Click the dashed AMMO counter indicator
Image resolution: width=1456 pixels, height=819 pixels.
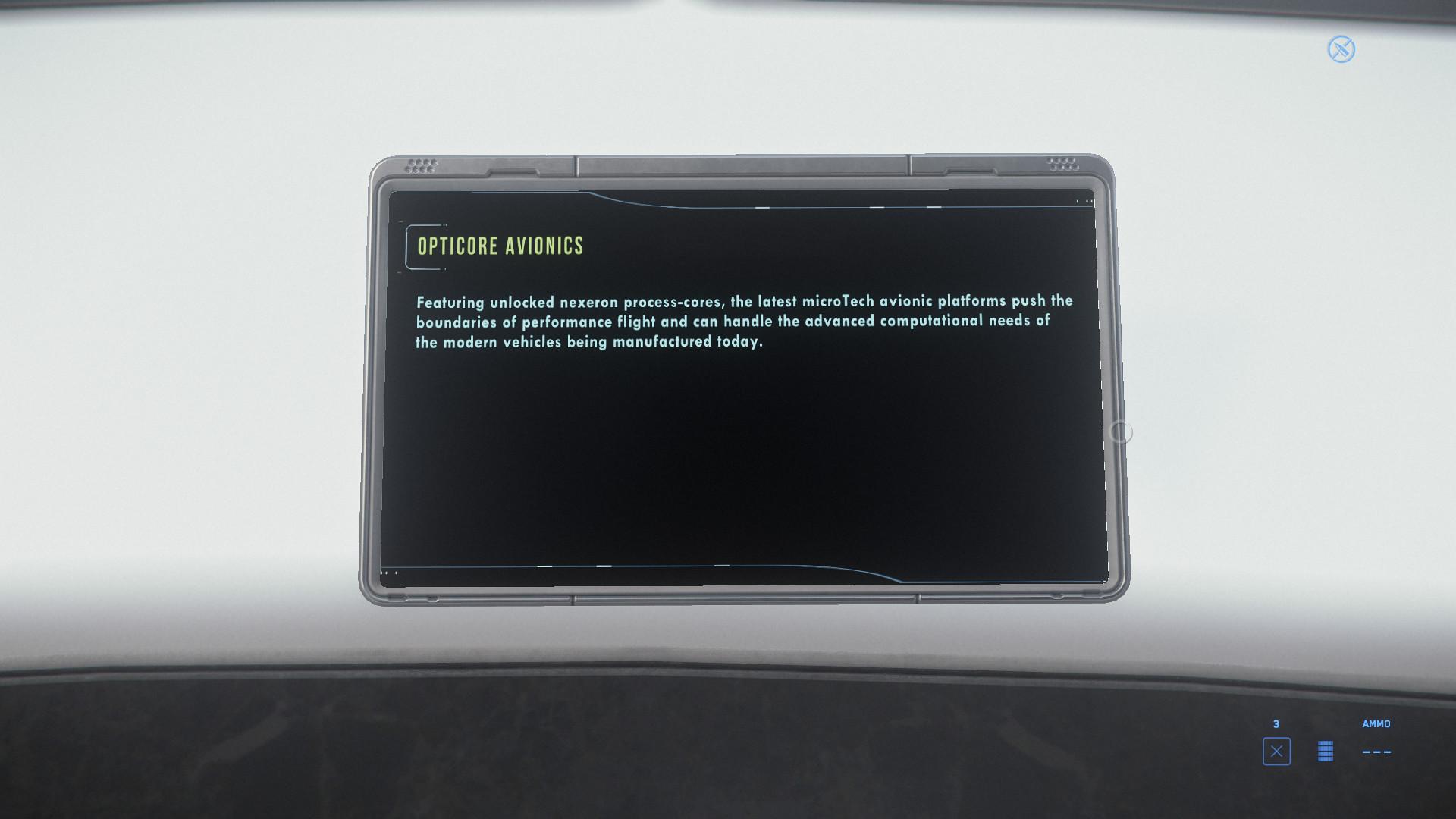(1377, 752)
